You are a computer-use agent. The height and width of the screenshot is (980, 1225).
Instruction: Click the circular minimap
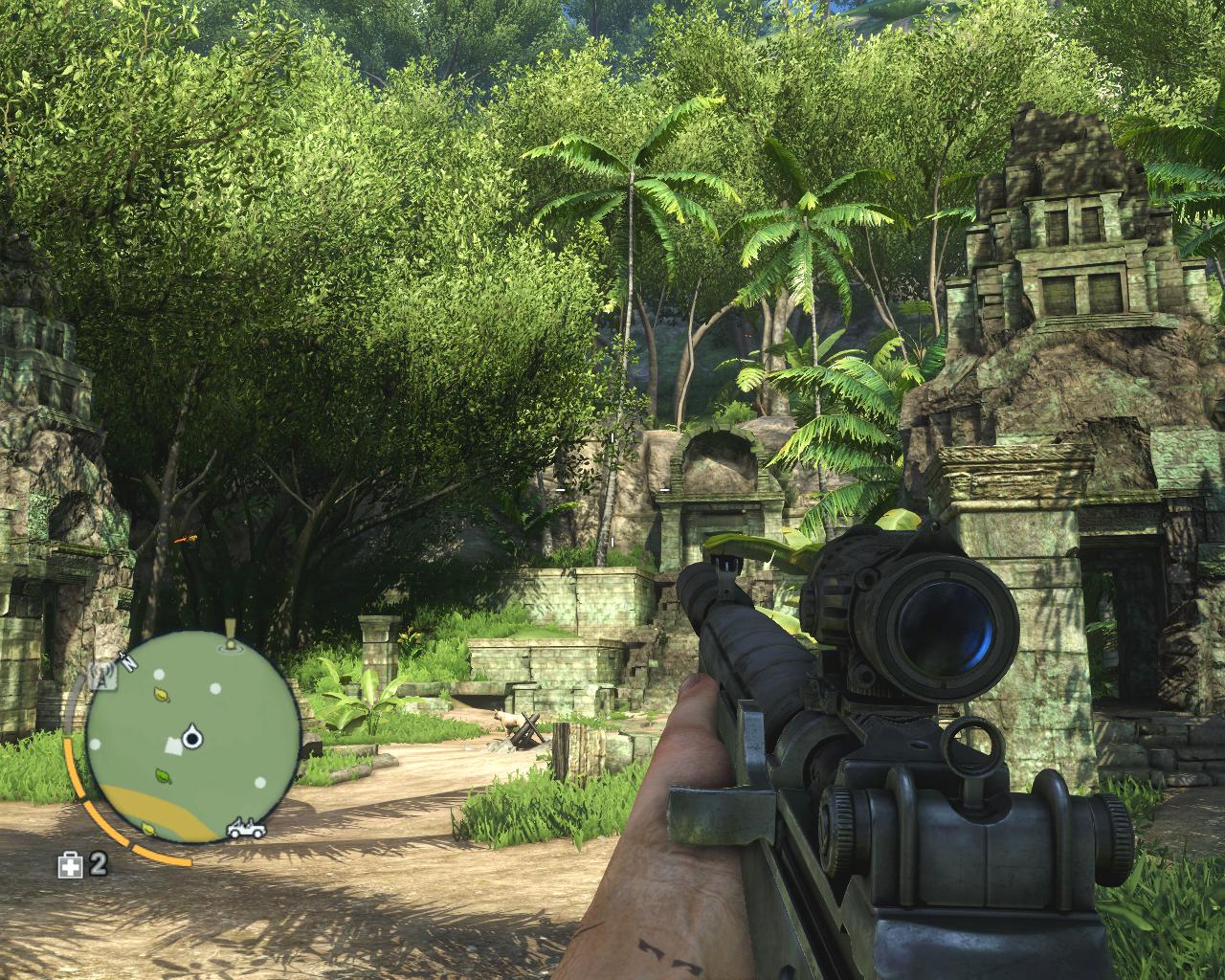[x=191, y=737]
